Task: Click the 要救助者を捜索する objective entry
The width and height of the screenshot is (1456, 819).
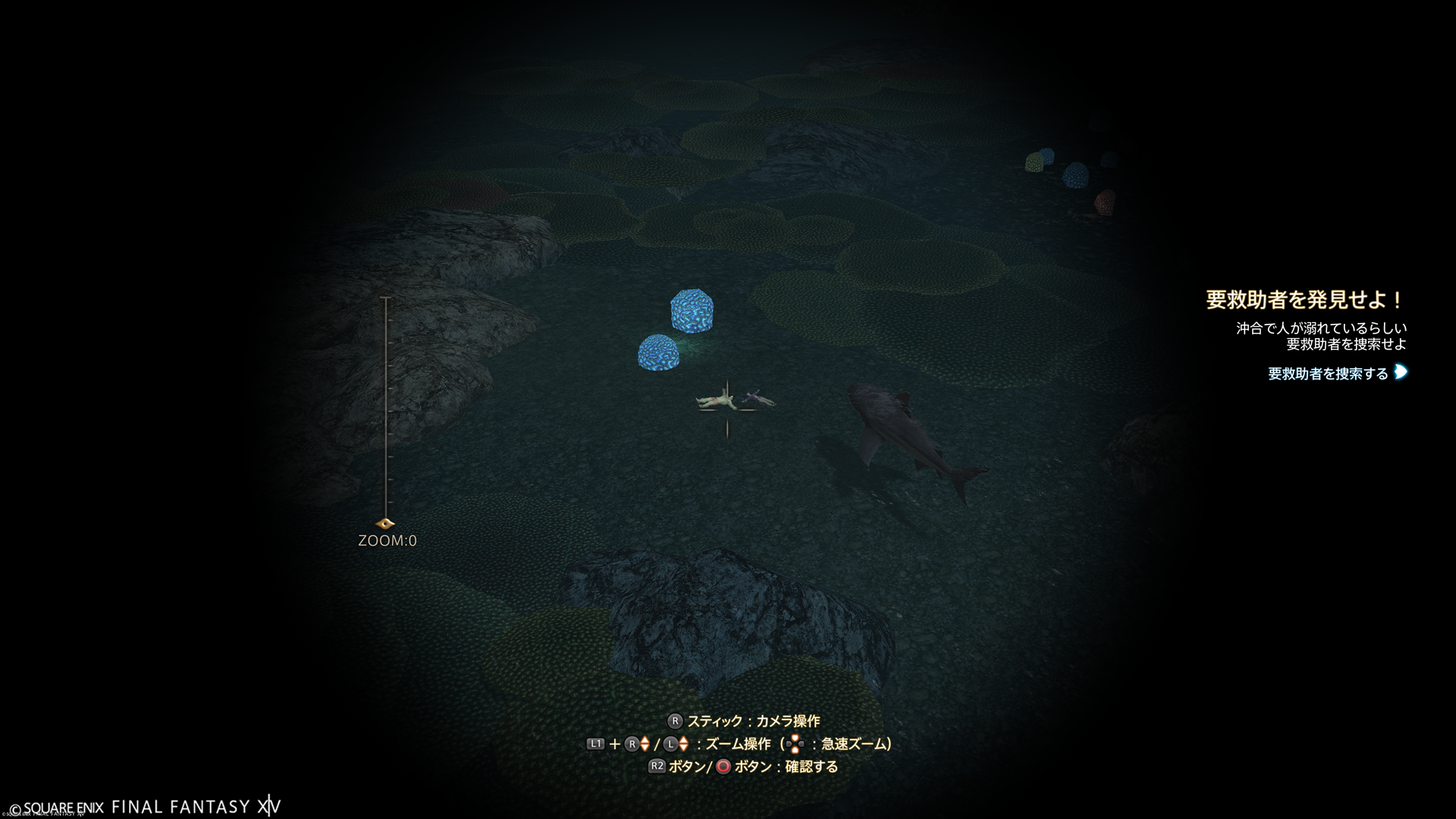Action: [1328, 373]
